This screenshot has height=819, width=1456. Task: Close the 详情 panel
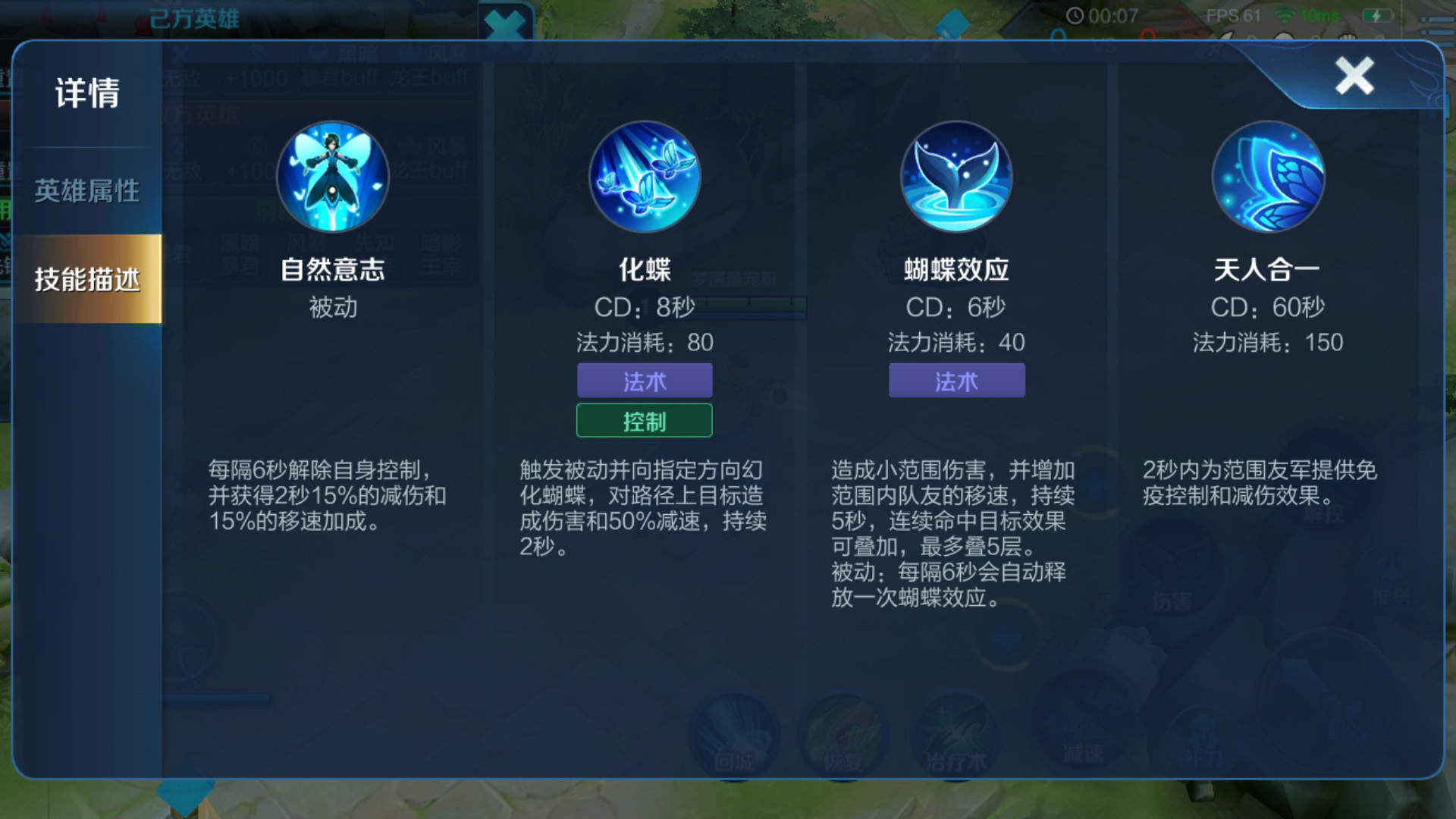pyautogui.click(x=1354, y=75)
